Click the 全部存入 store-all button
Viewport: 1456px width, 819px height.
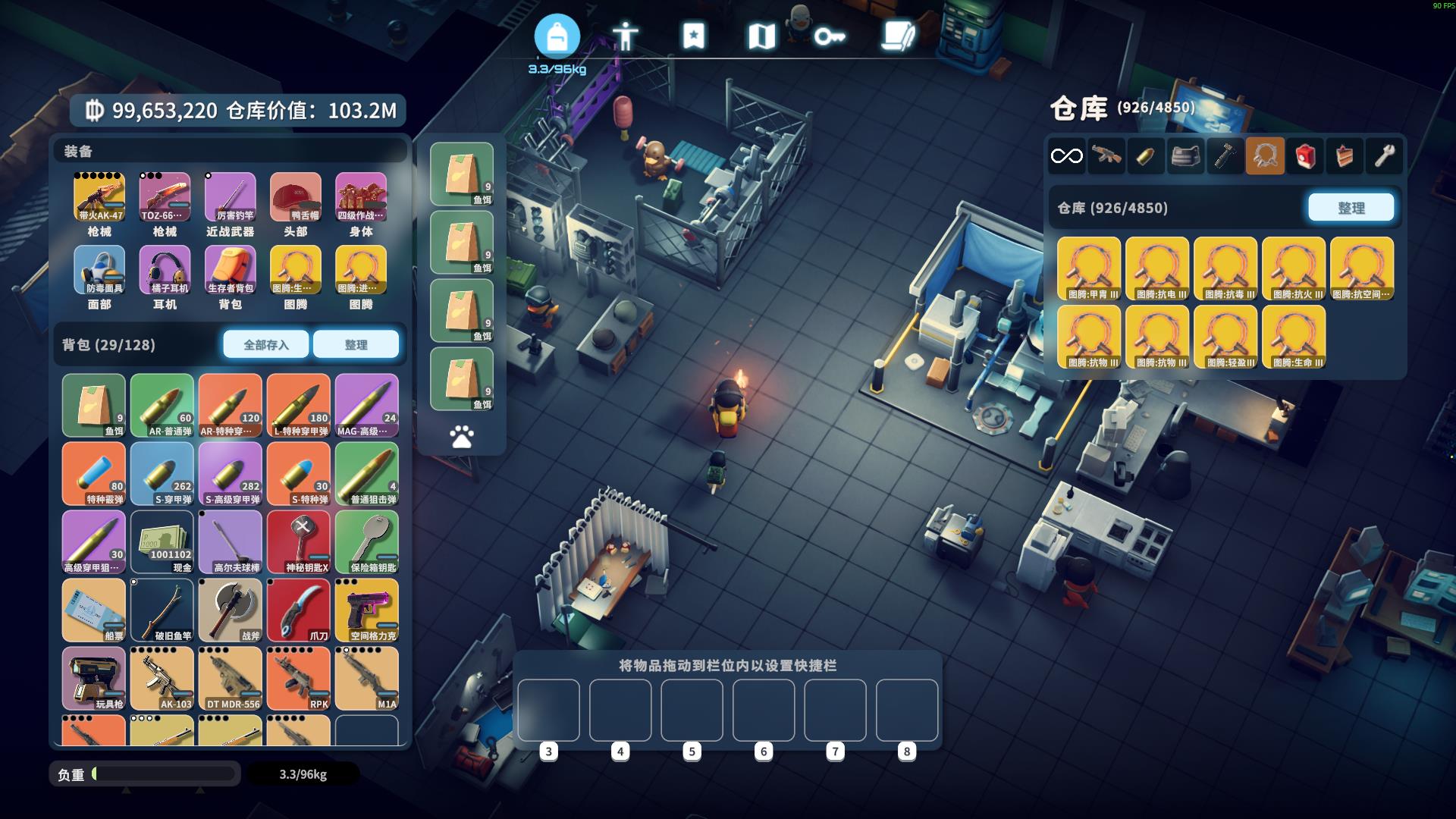(265, 344)
